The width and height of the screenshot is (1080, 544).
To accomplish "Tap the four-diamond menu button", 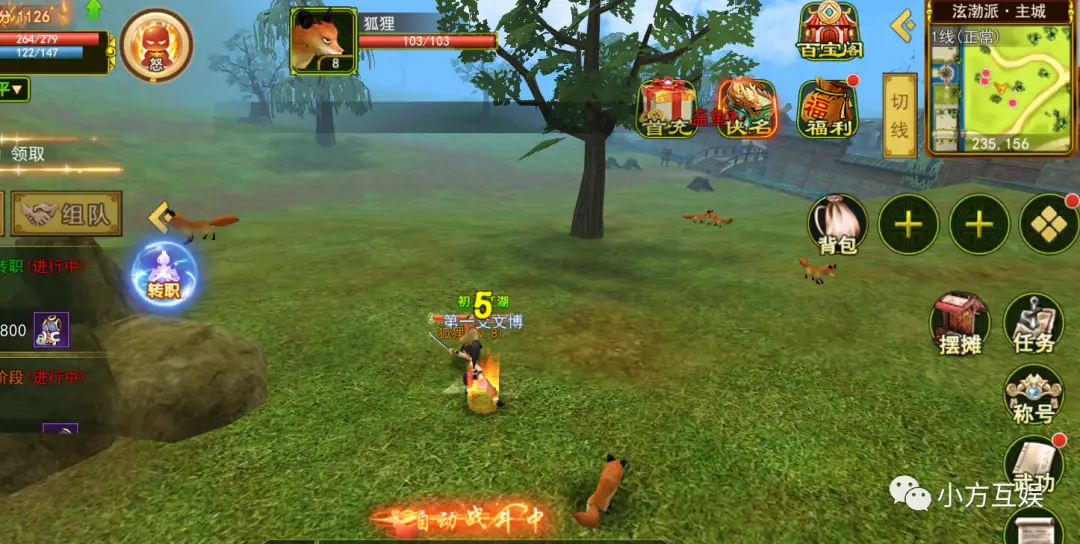I will point(1048,224).
